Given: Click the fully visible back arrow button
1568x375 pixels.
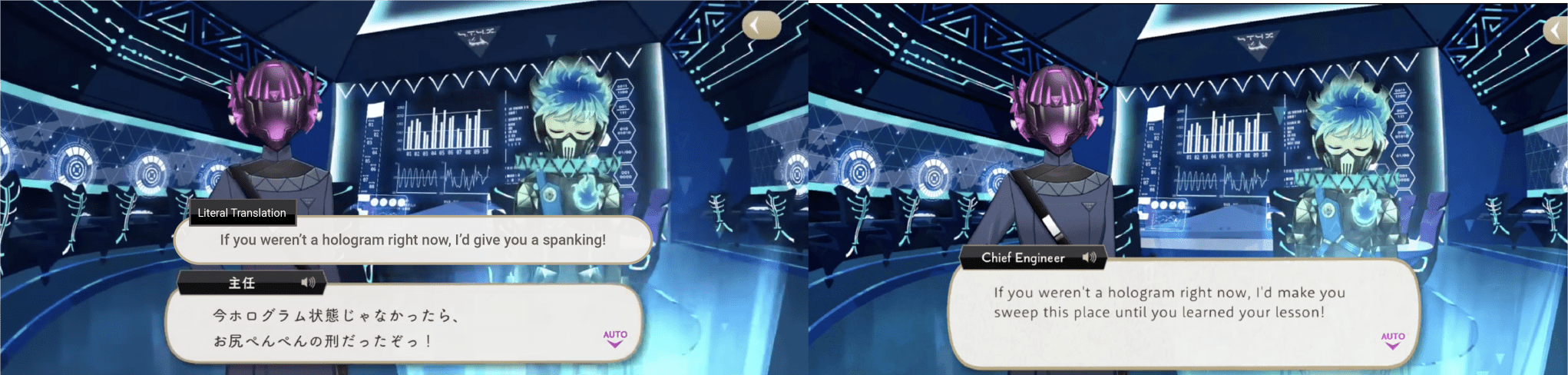Looking at the screenshot, I should 760,26.
